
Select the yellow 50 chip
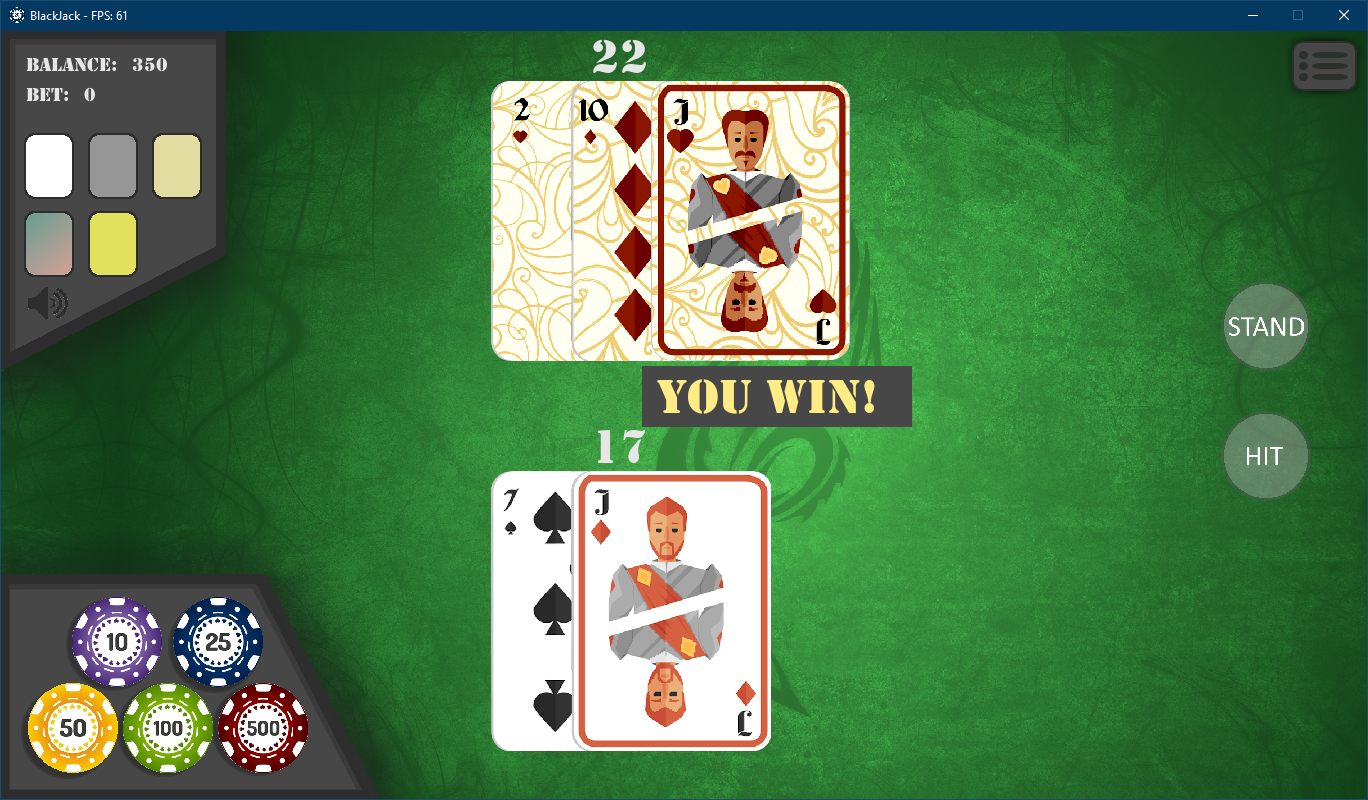click(72, 728)
